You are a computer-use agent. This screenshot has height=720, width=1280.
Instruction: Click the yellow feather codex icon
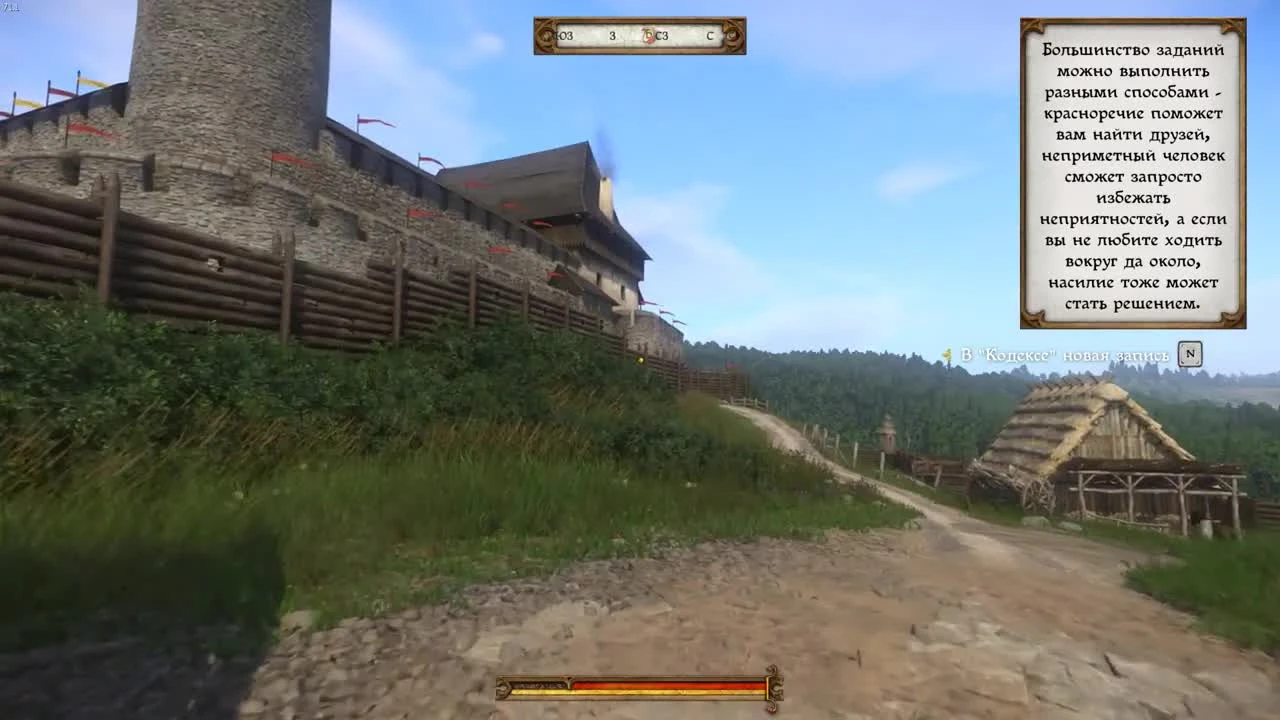click(947, 352)
